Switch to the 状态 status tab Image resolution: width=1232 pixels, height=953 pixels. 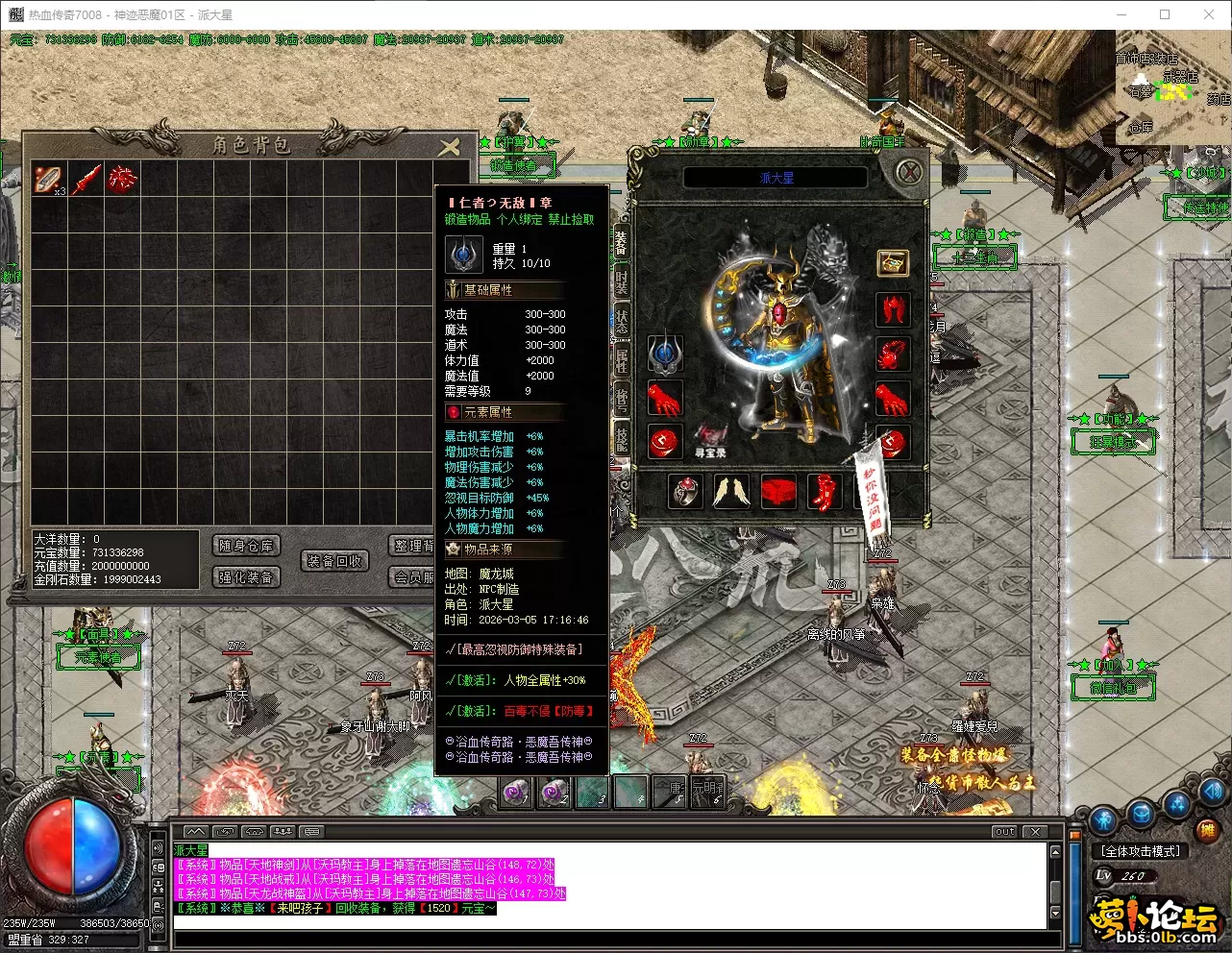click(621, 319)
